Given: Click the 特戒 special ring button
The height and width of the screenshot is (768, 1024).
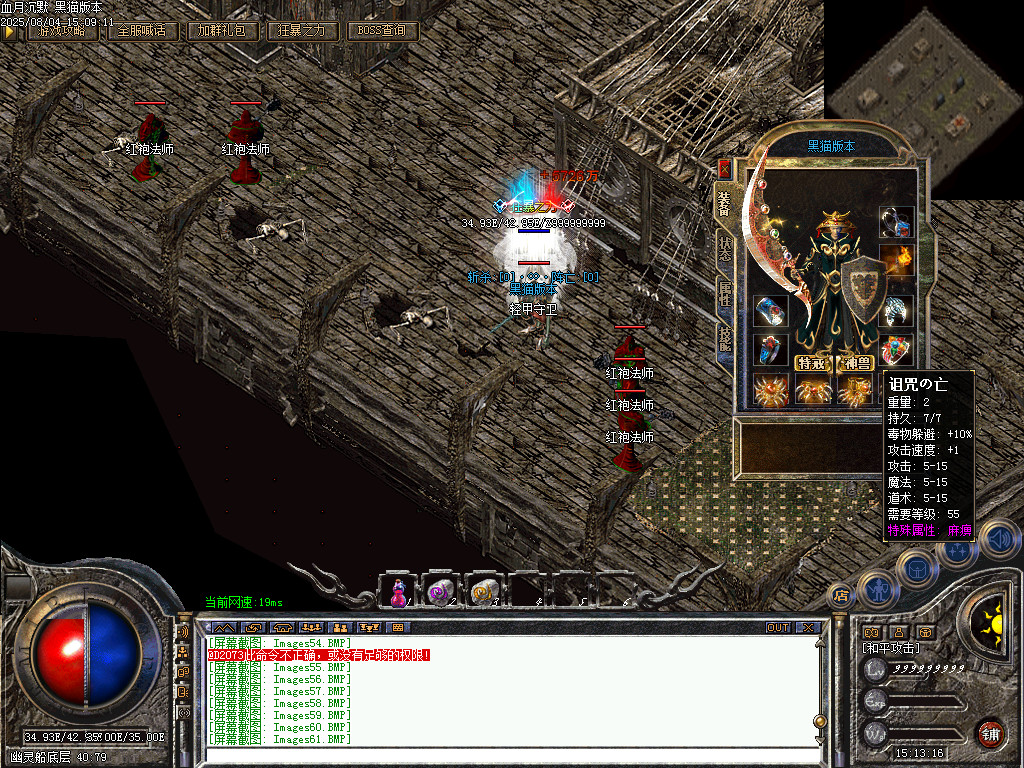Looking at the screenshot, I should (811, 363).
